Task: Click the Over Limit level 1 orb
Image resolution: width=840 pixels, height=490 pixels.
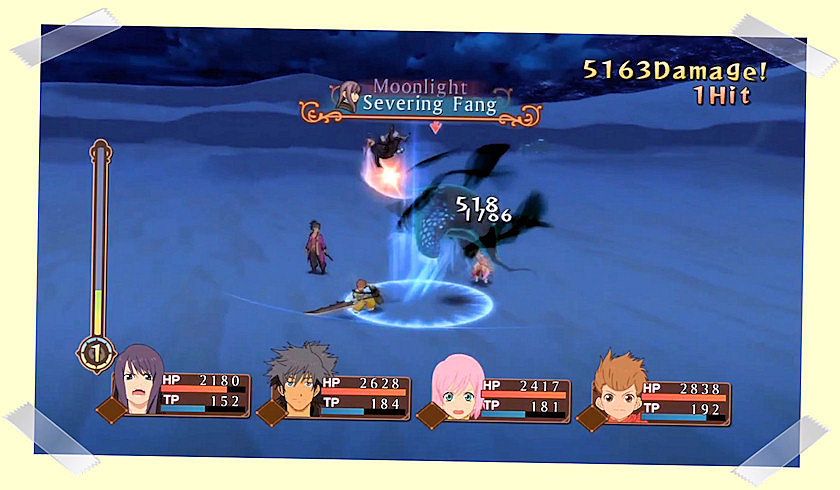Action: point(96,352)
